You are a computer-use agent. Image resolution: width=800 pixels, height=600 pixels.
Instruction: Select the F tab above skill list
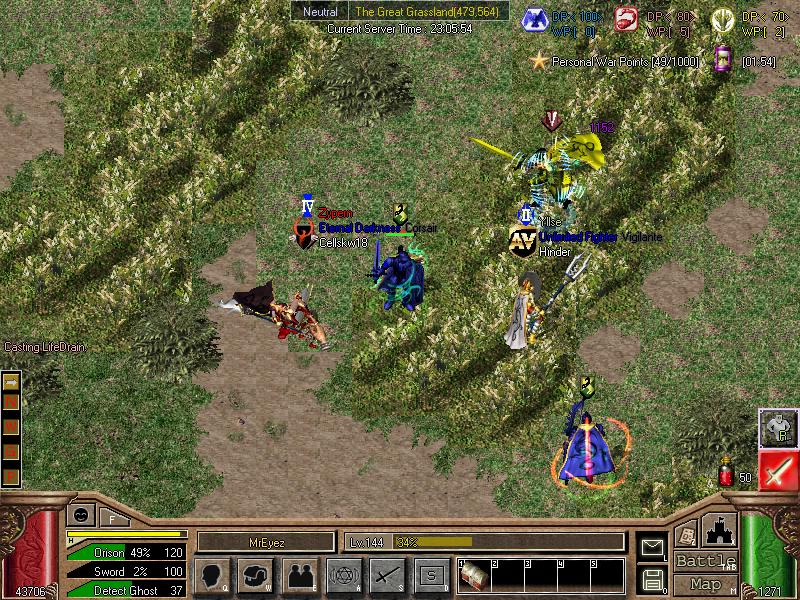[112, 517]
